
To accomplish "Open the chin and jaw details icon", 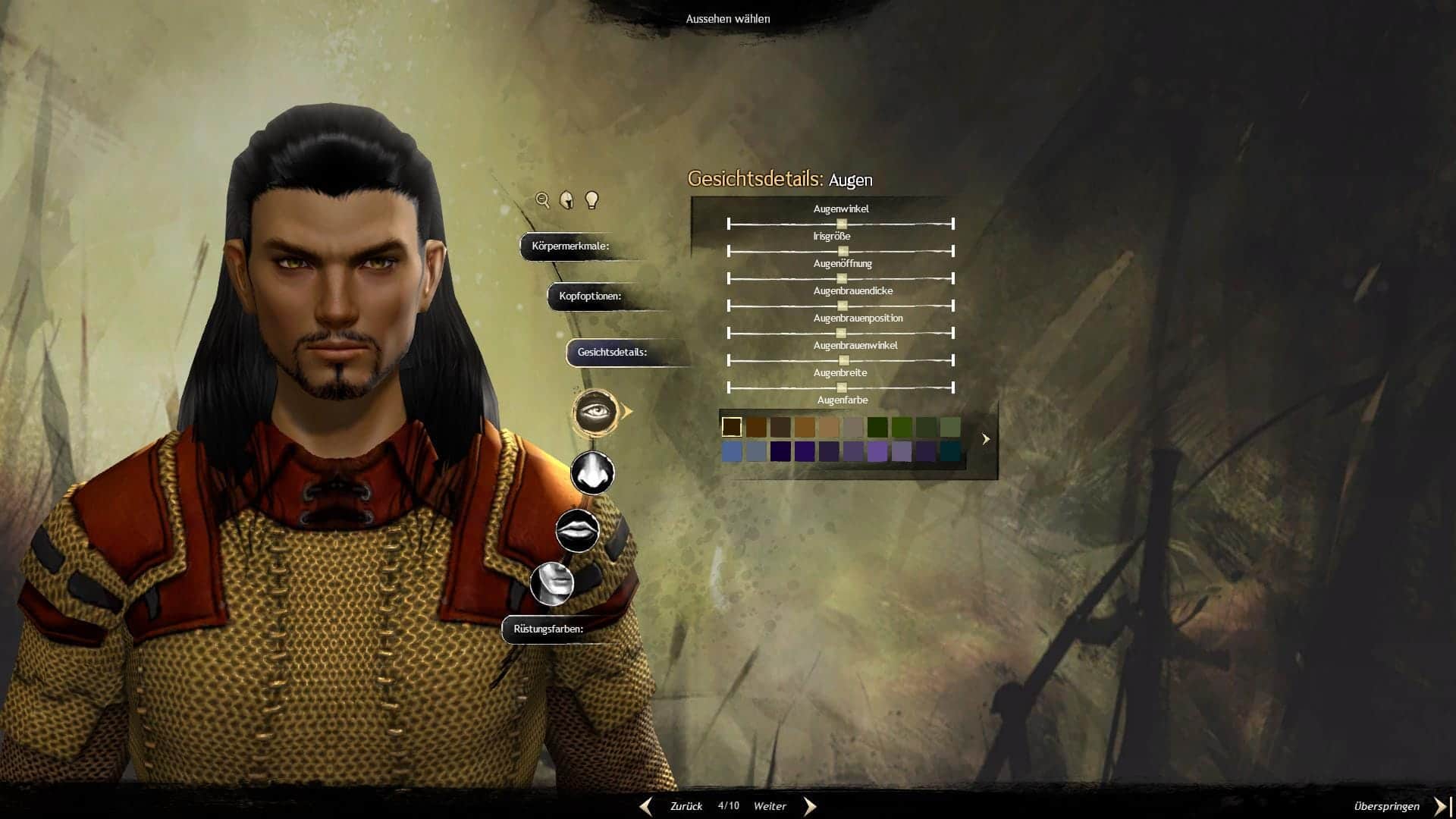I will (x=552, y=583).
